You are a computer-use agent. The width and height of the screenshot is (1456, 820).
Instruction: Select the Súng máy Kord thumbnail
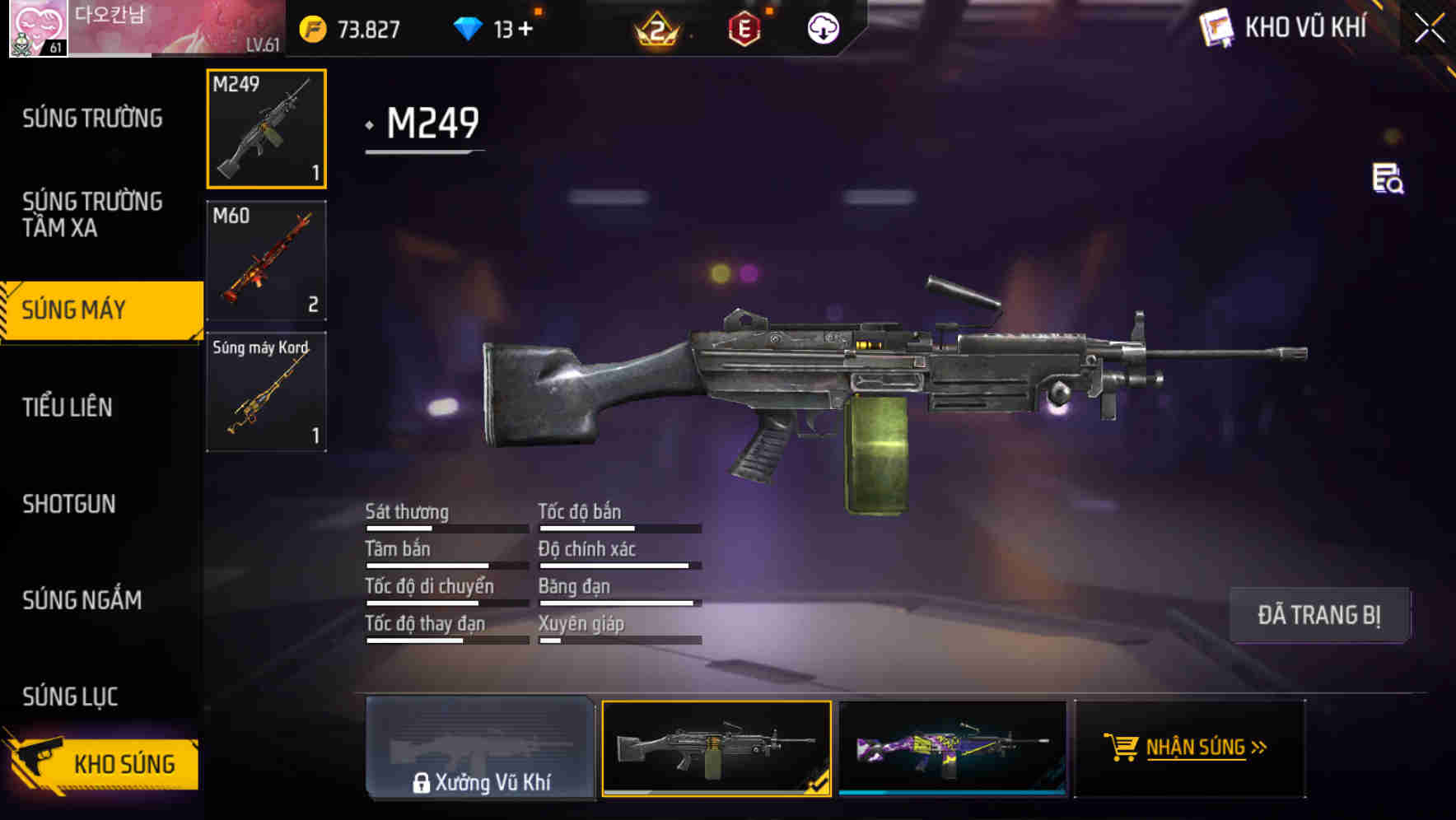(265, 391)
